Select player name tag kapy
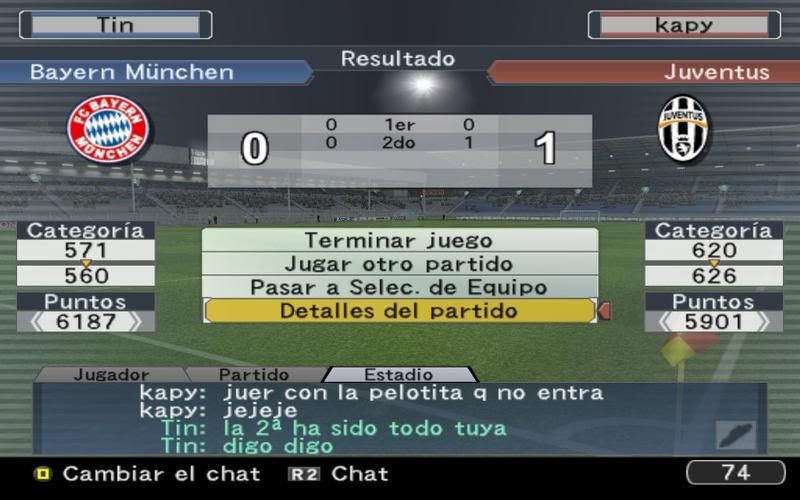The width and height of the screenshot is (800, 500). [684, 25]
